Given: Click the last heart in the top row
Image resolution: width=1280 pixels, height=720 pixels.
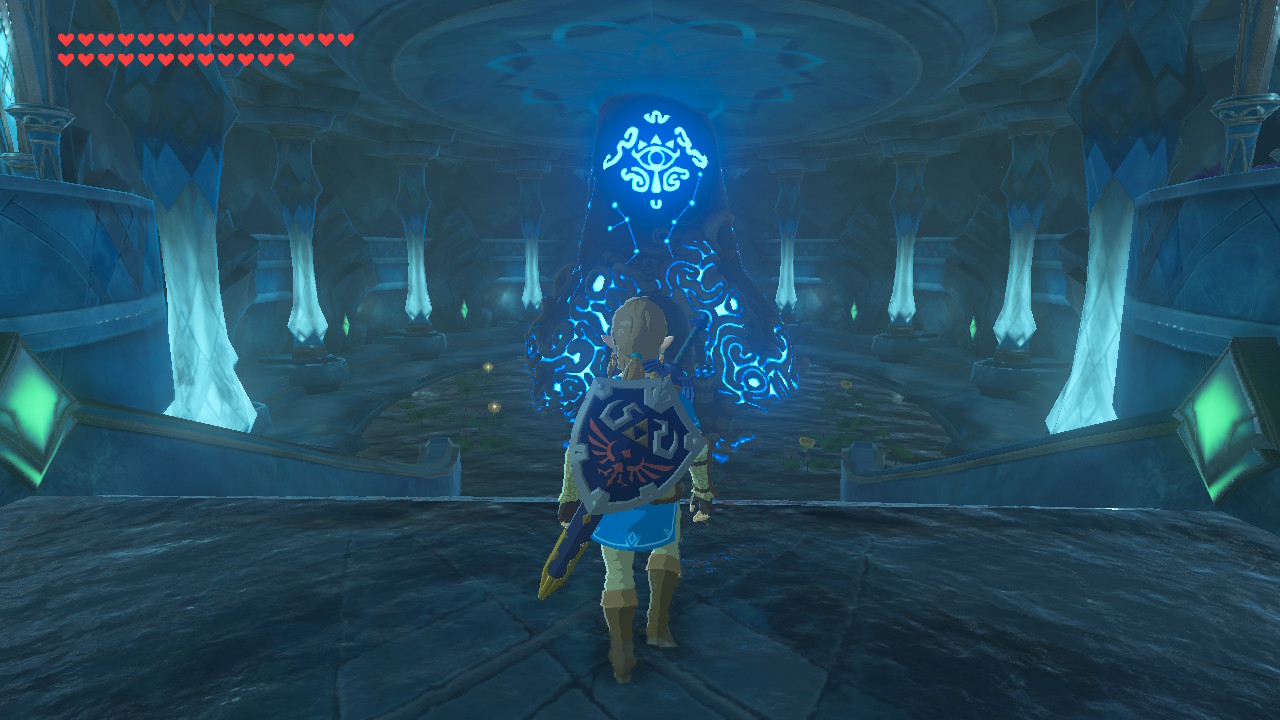Looking at the screenshot, I should [345, 37].
